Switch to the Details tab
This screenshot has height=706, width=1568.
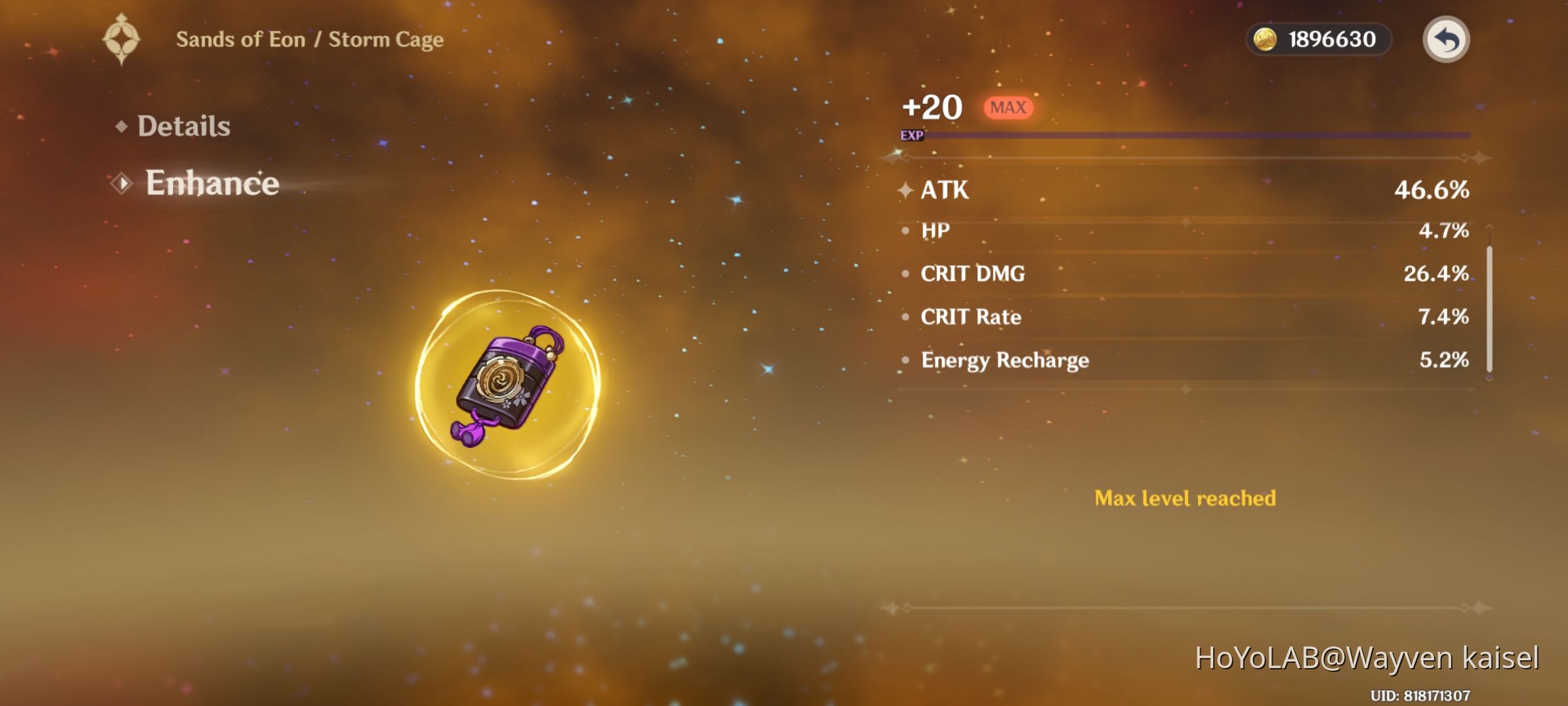coord(184,125)
